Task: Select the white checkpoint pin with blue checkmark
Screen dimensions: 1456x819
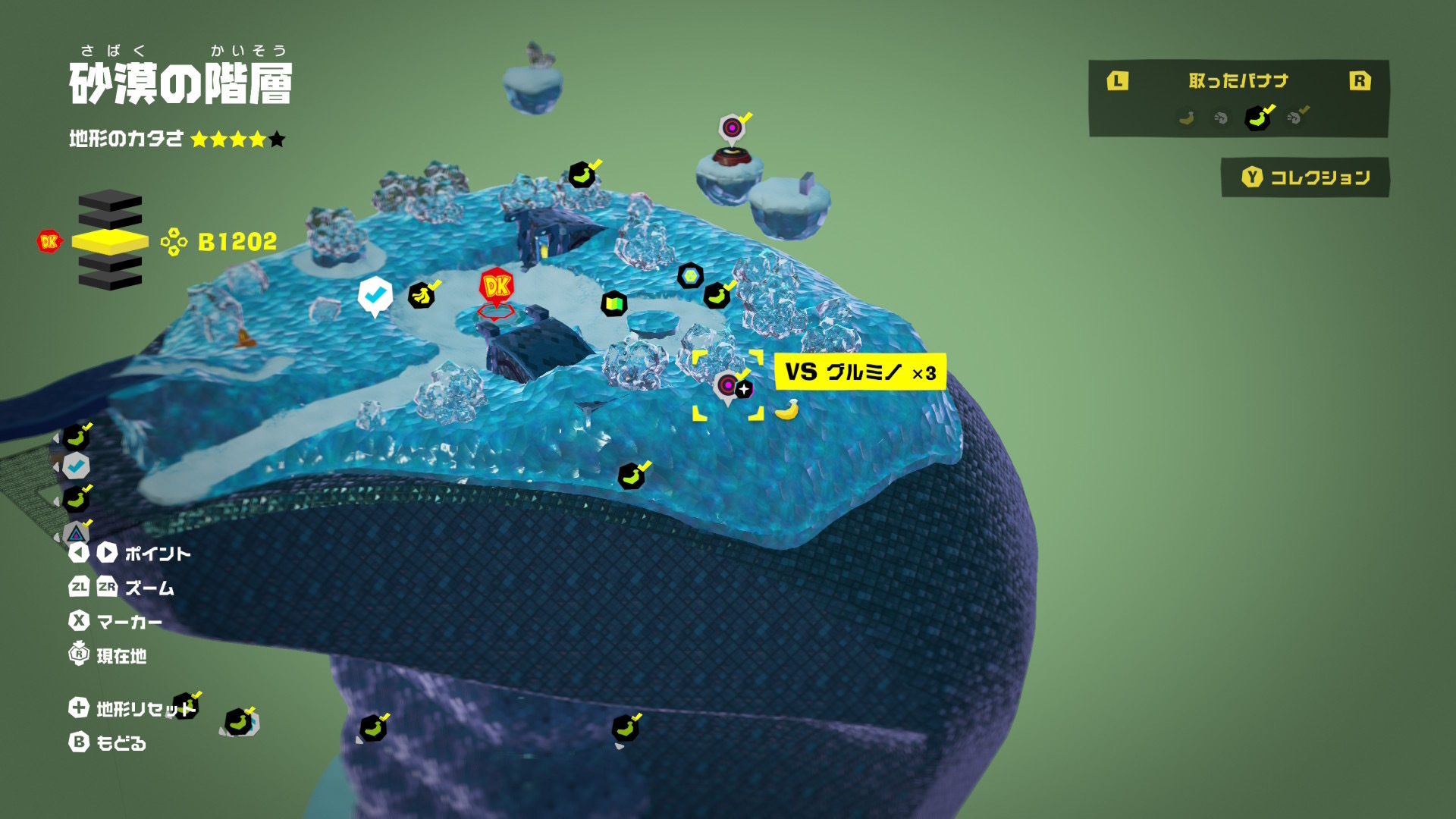Action: (375, 294)
